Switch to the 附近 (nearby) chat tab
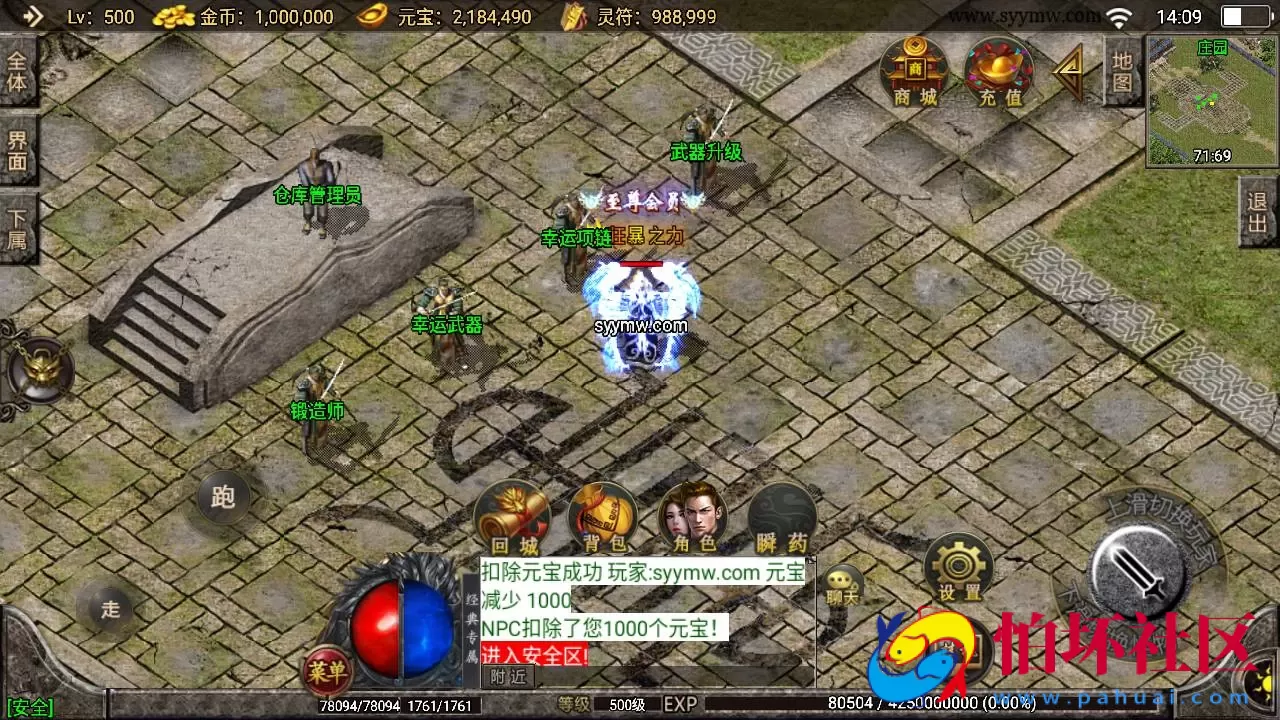This screenshot has width=1280, height=720. point(508,676)
